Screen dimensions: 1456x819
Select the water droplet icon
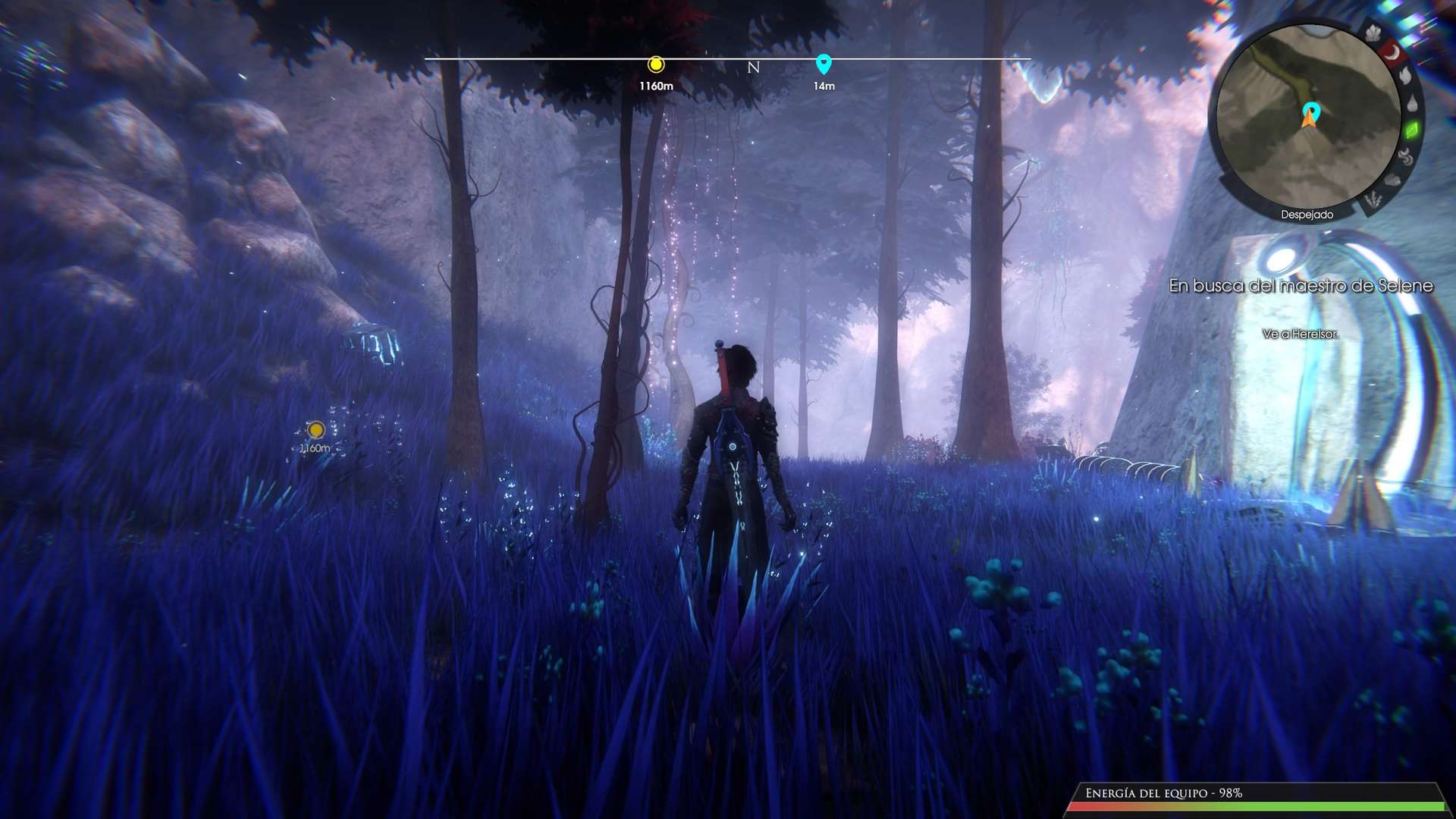click(x=1412, y=103)
